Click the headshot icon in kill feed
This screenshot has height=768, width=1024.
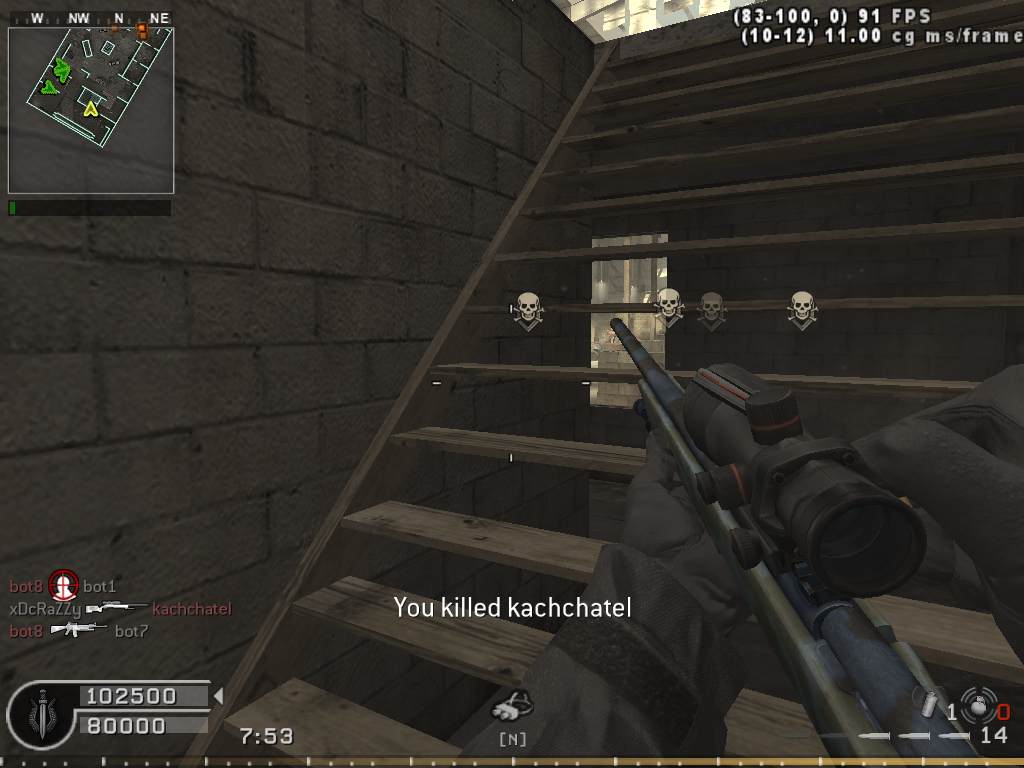coord(64,585)
